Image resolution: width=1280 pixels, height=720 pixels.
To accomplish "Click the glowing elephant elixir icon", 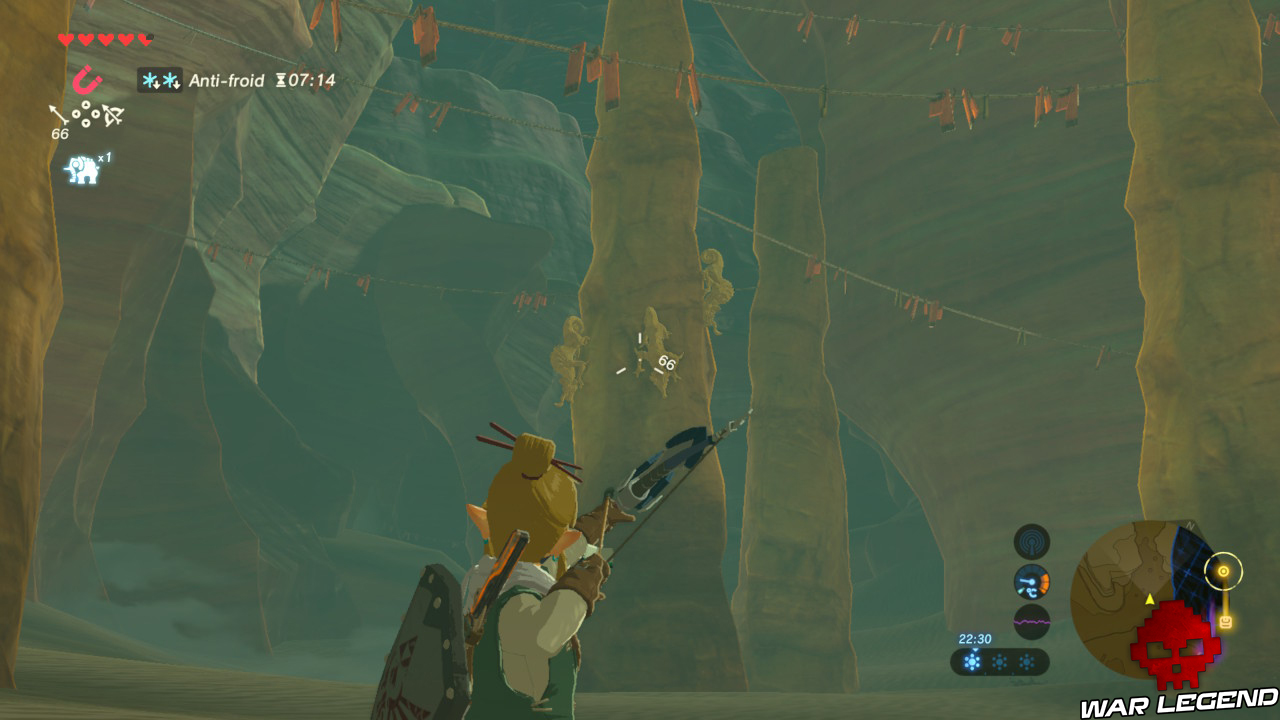I will [82, 167].
